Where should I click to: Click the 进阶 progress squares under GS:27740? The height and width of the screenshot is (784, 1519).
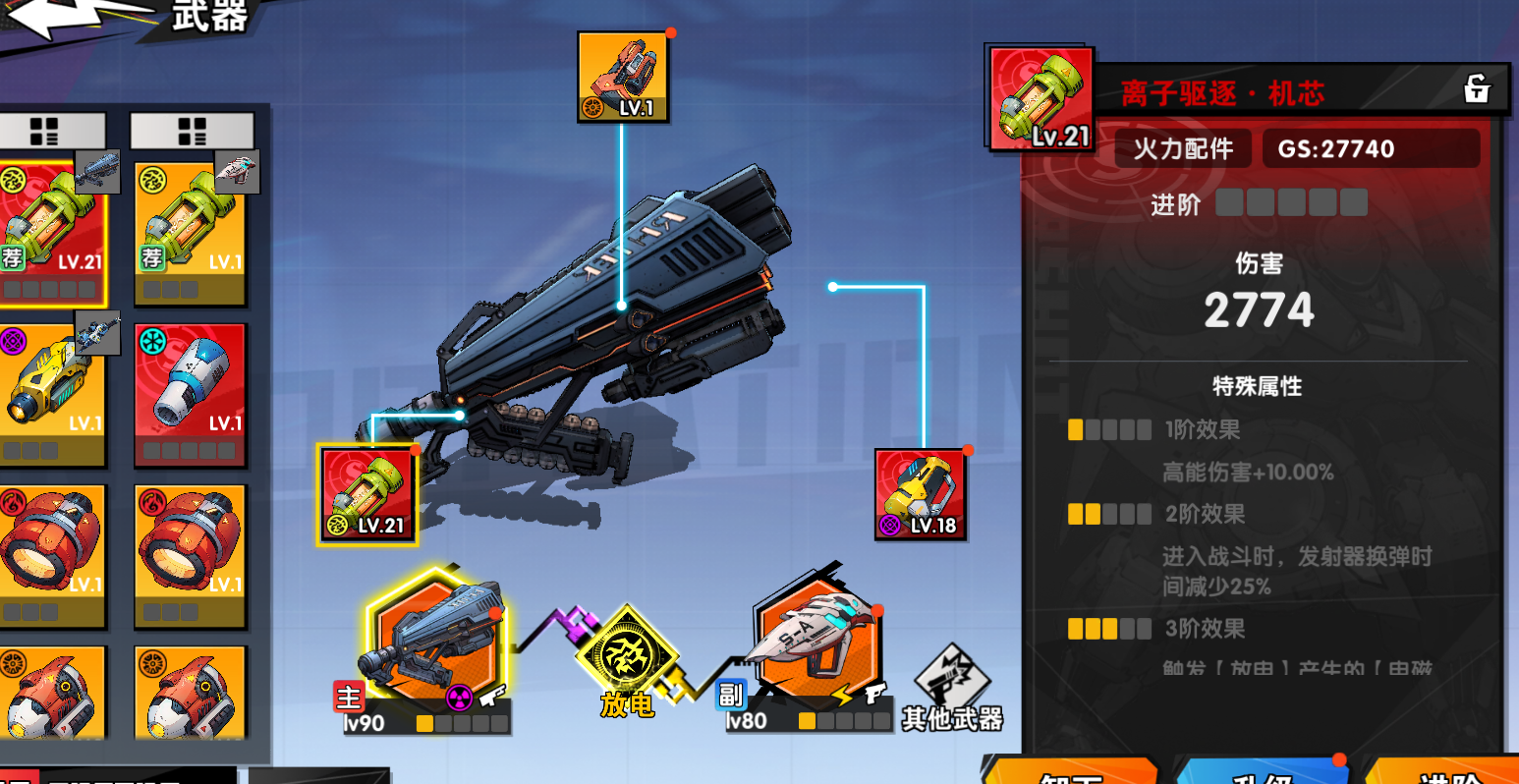(1291, 201)
